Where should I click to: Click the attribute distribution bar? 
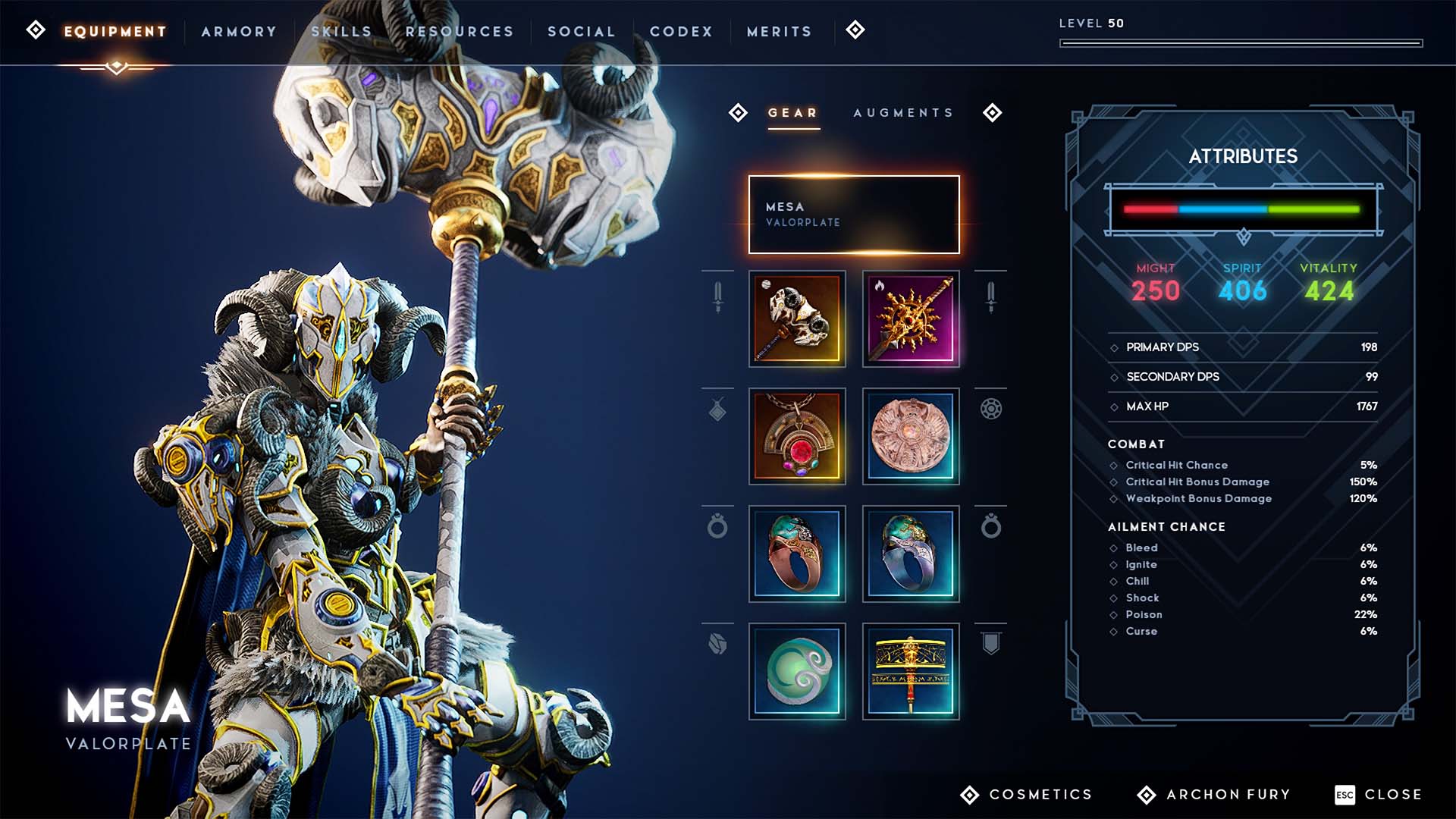(x=1244, y=210)
